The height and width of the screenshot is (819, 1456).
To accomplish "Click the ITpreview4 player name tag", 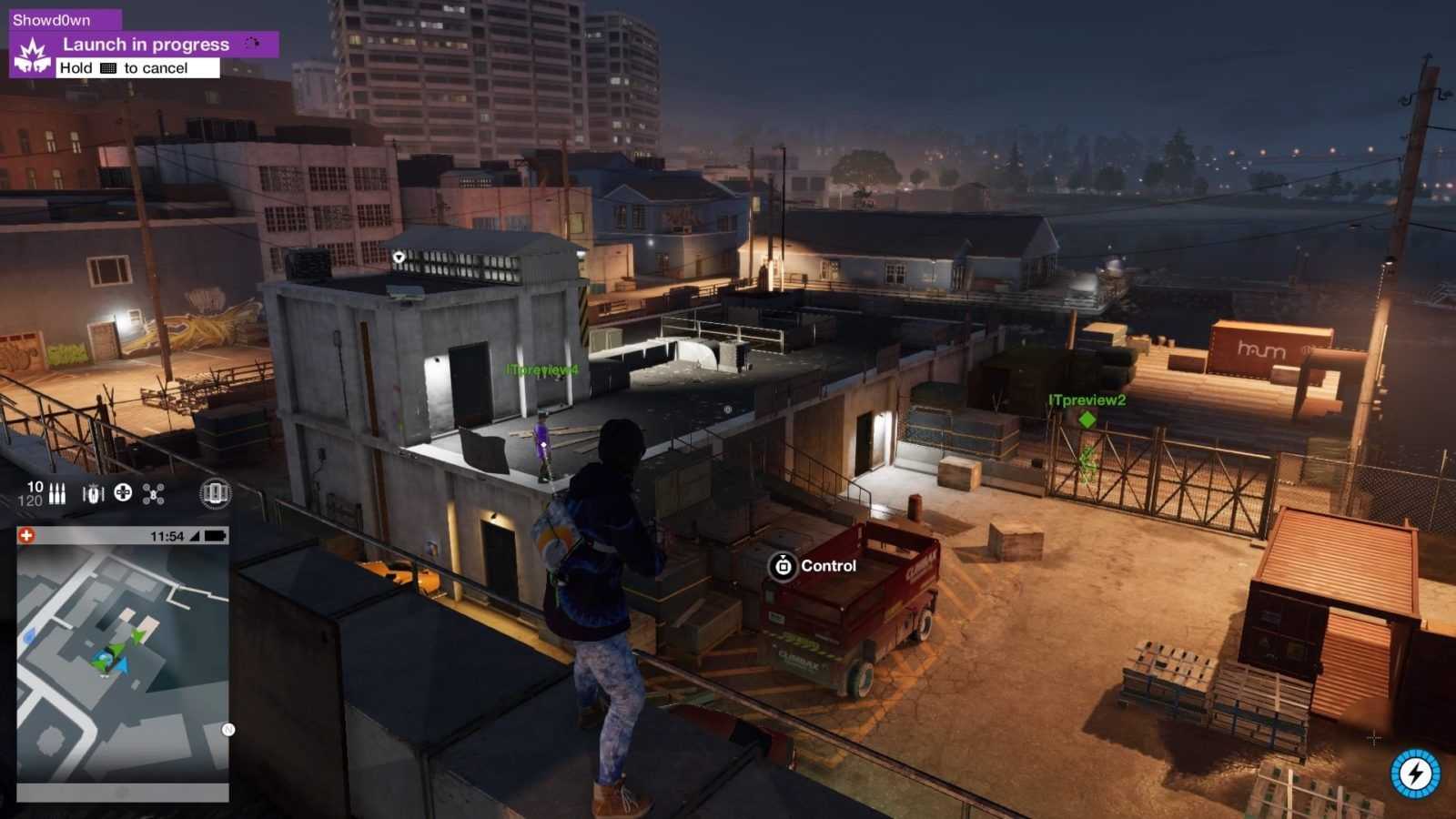I will [x=542, y=370].
